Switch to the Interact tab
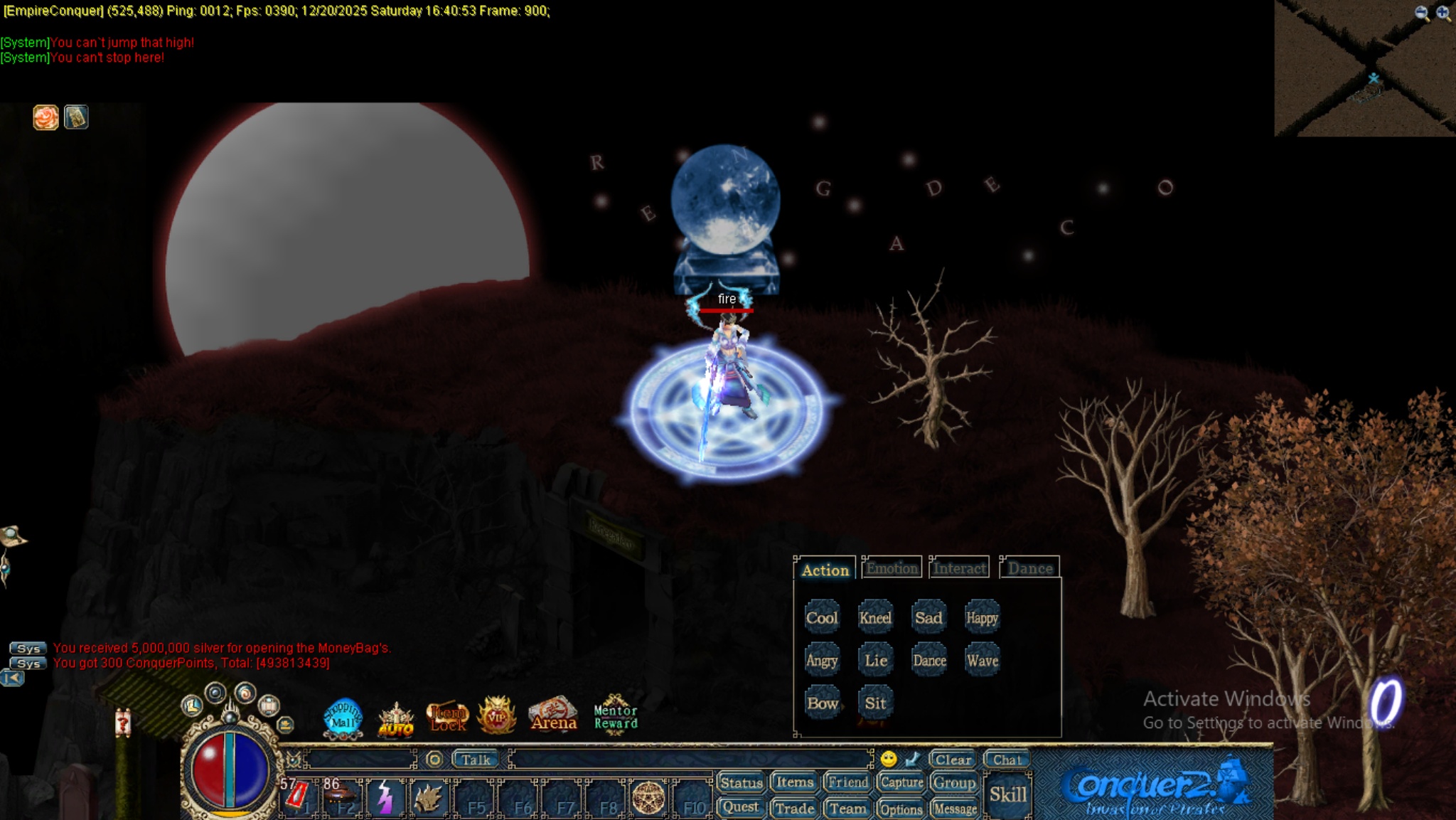1456x820 pixels. pos(958,567)
